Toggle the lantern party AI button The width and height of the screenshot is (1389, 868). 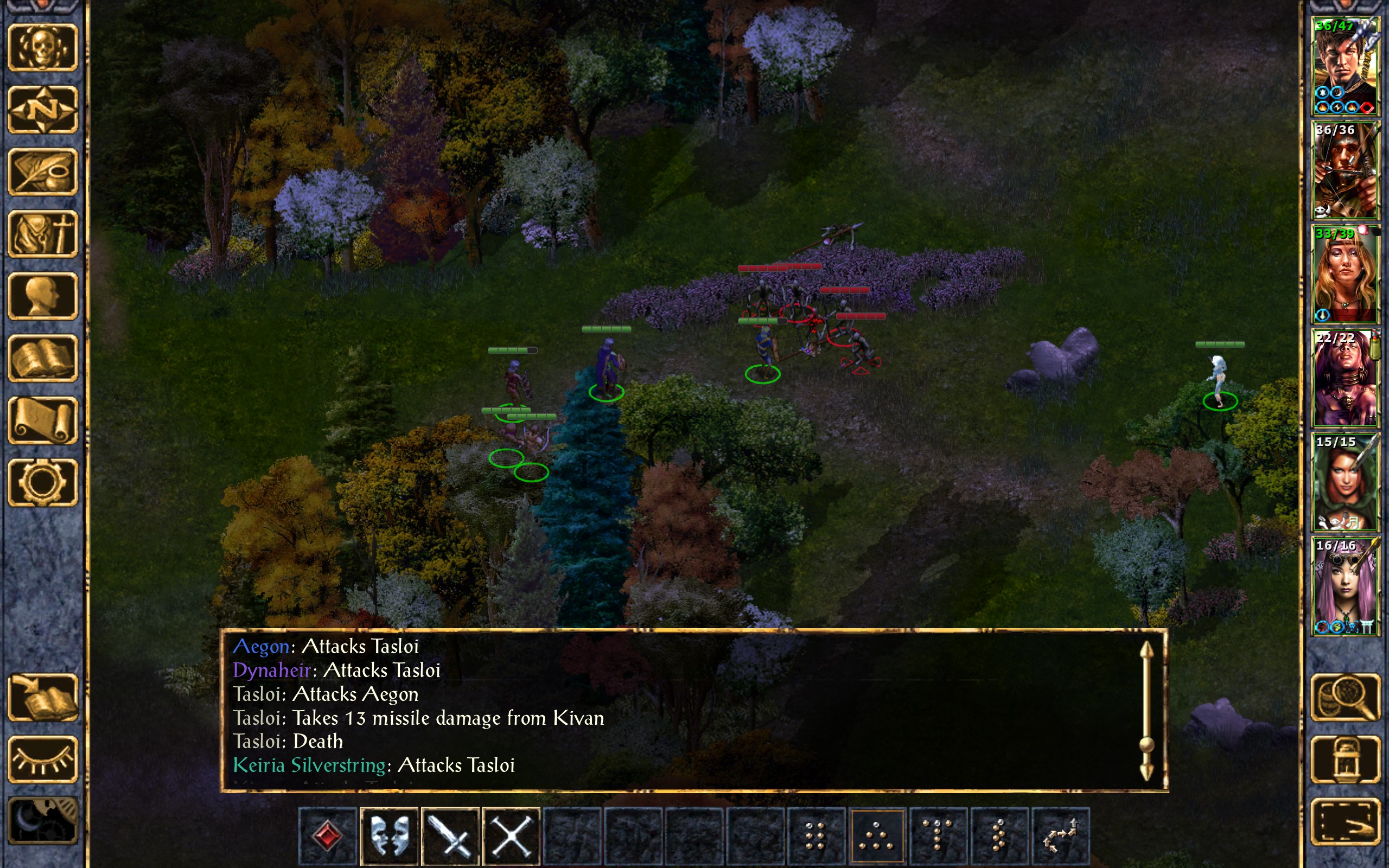pyautogui.click(x=1345, y=759)
